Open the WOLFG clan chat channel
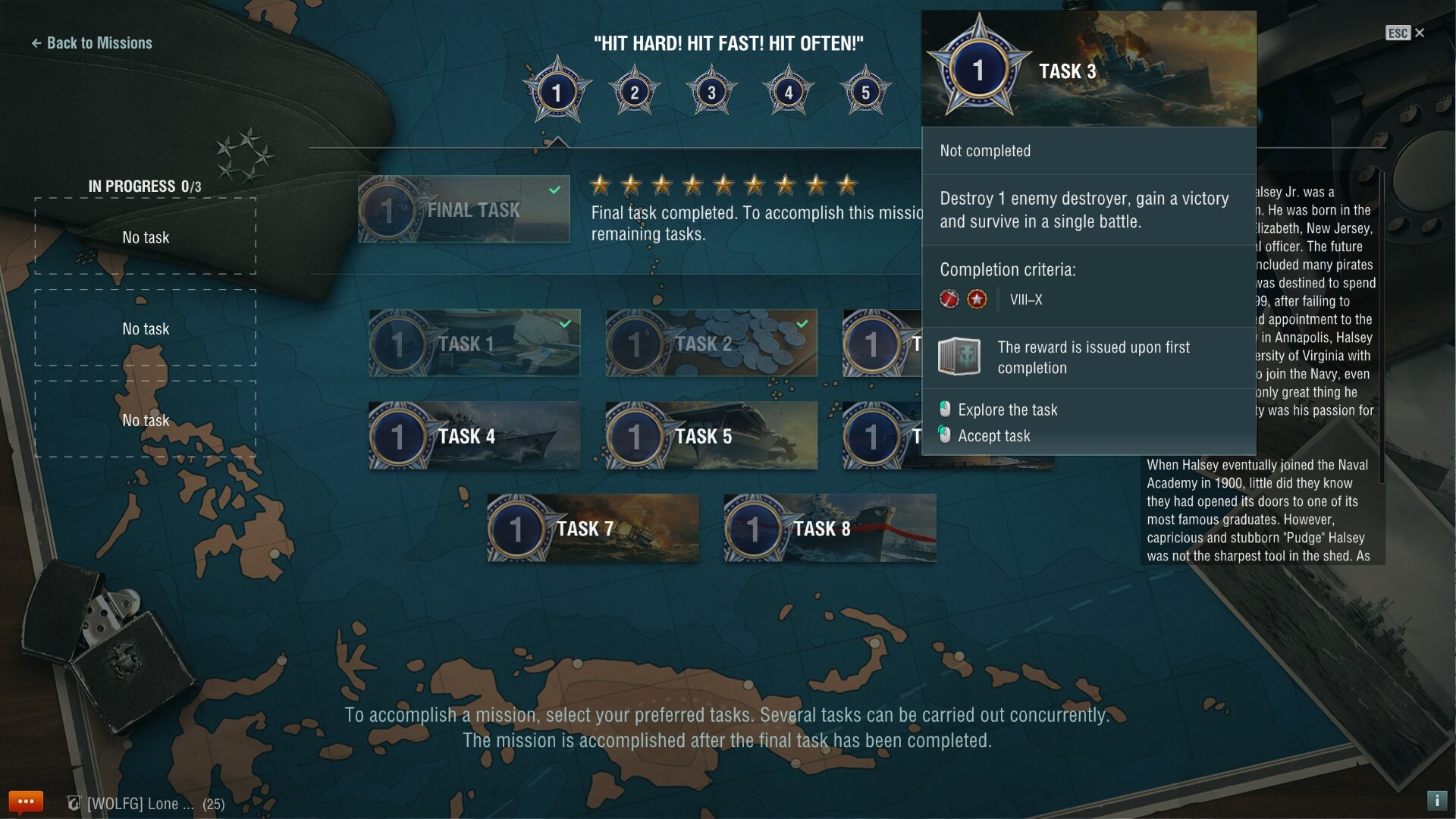The width and height of the screenshot is (1456, 819). (144, 804)
